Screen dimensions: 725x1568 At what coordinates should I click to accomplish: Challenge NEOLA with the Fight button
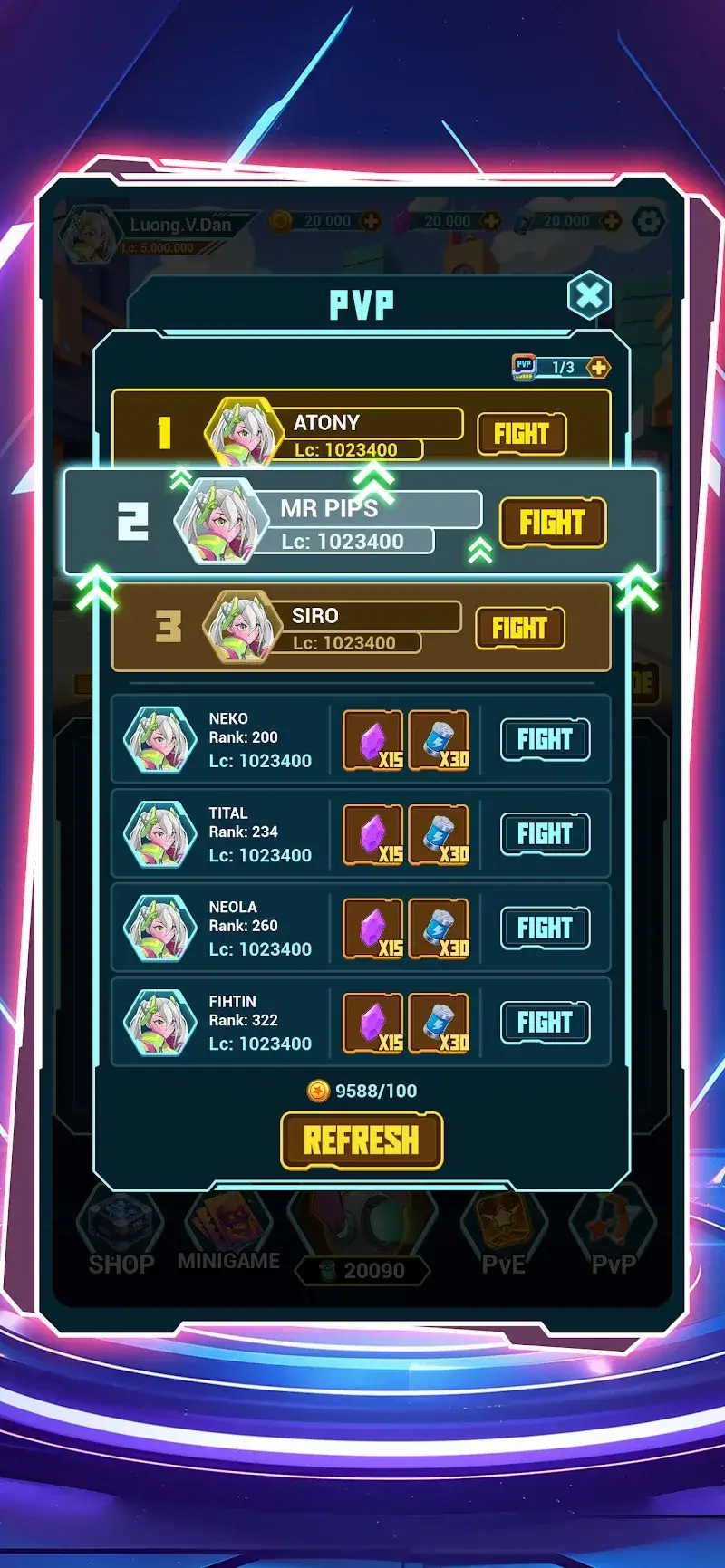click(545, 928)
